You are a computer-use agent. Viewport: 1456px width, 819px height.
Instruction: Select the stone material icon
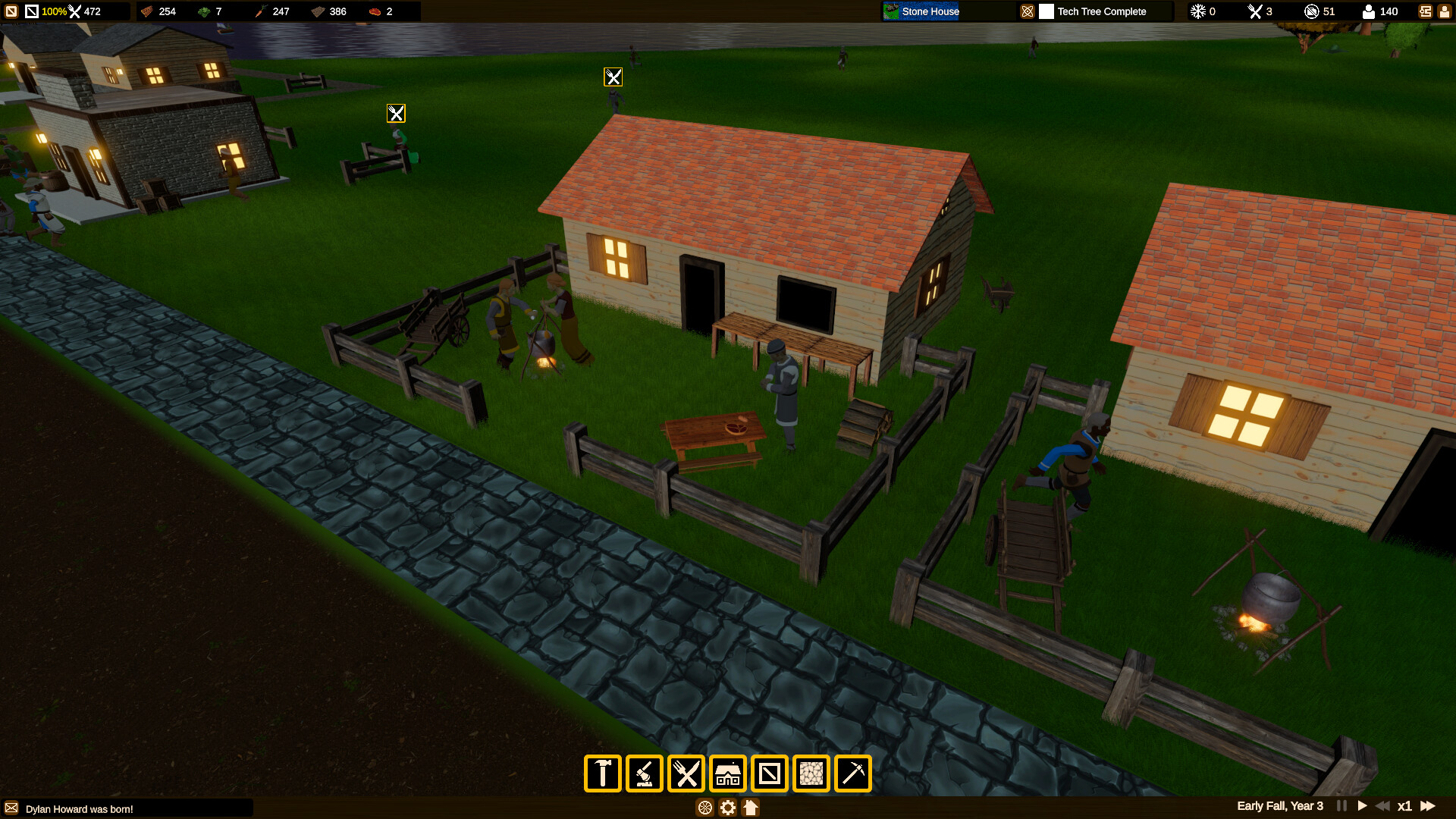(x=811, y=773)
